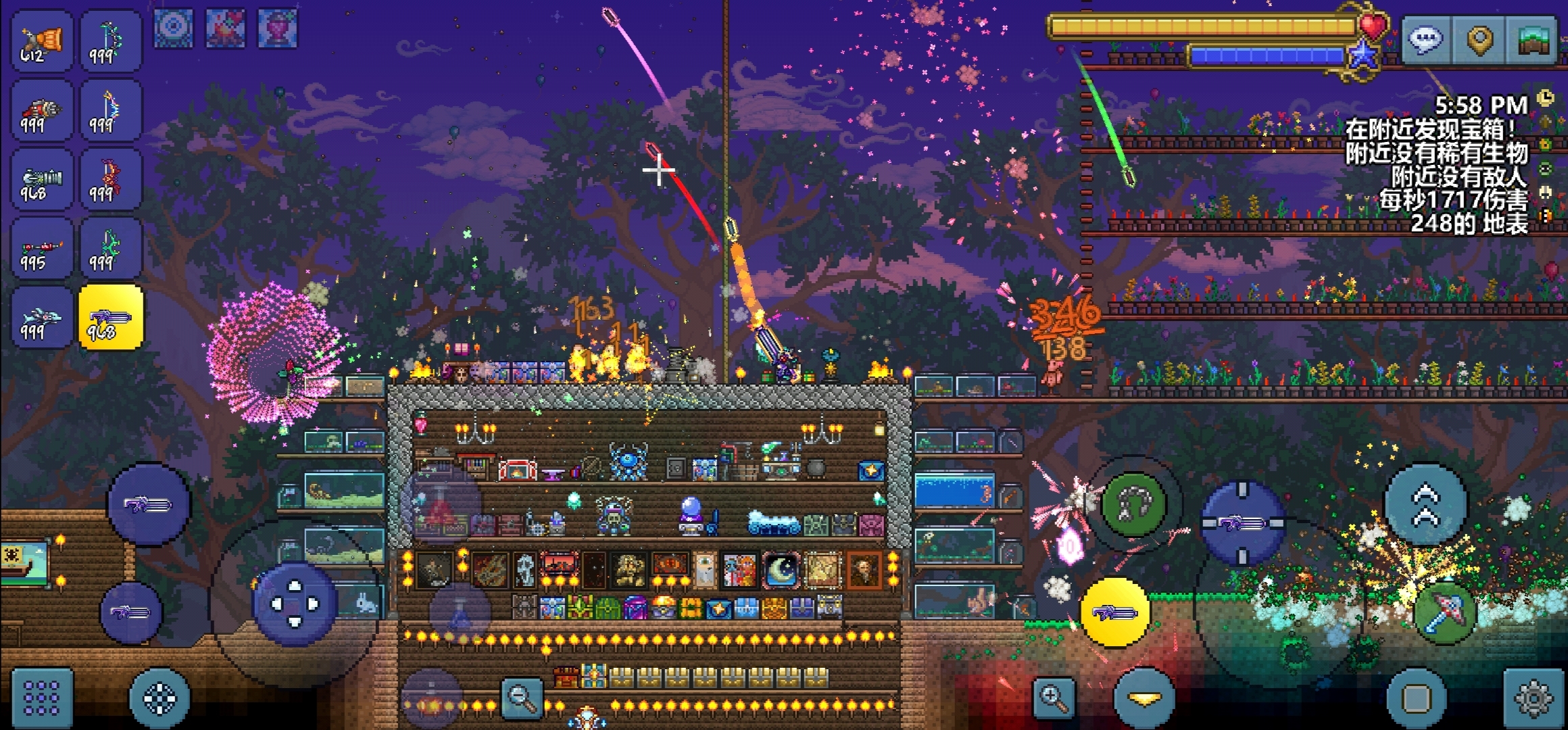
Task: Open the chat speech bubble
Action: (1425, 39)
